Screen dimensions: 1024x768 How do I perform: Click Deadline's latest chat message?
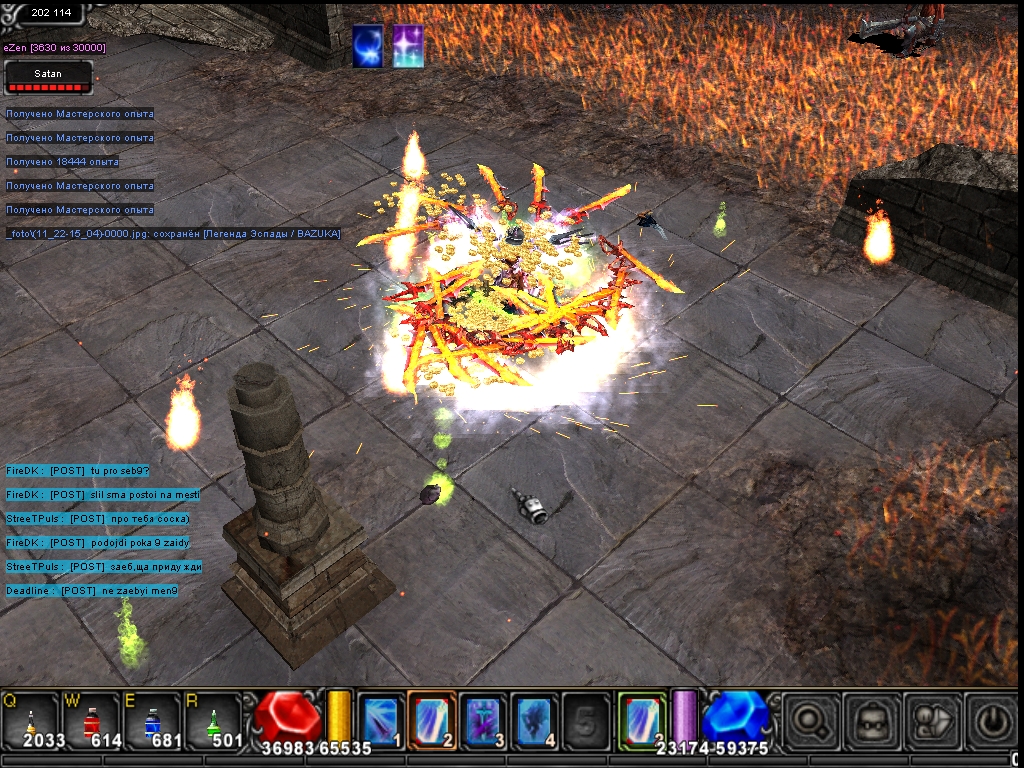(x=92, y=591)
